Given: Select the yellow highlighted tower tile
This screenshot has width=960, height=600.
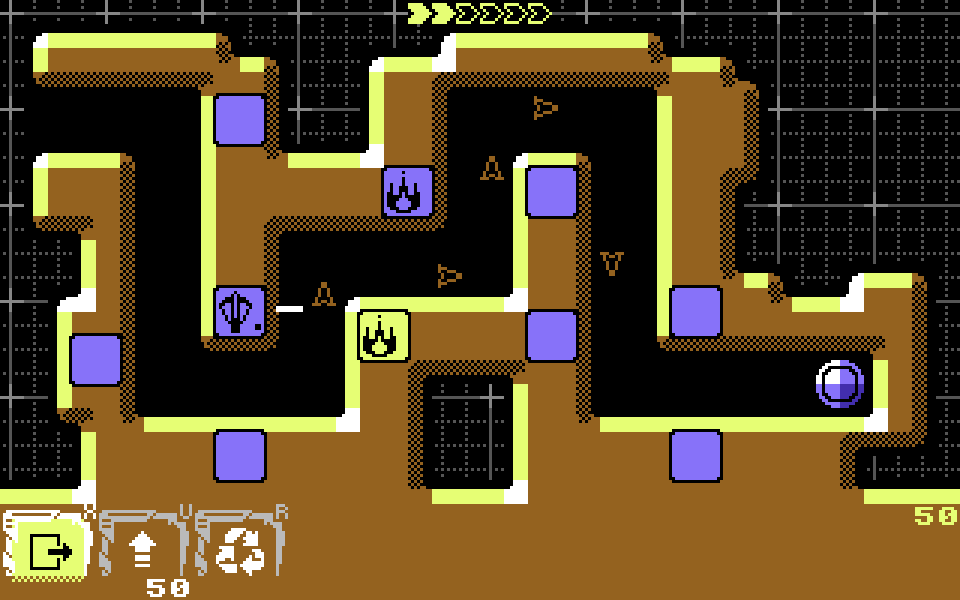Looking at the screenshot, I should (x=383, y=335).
